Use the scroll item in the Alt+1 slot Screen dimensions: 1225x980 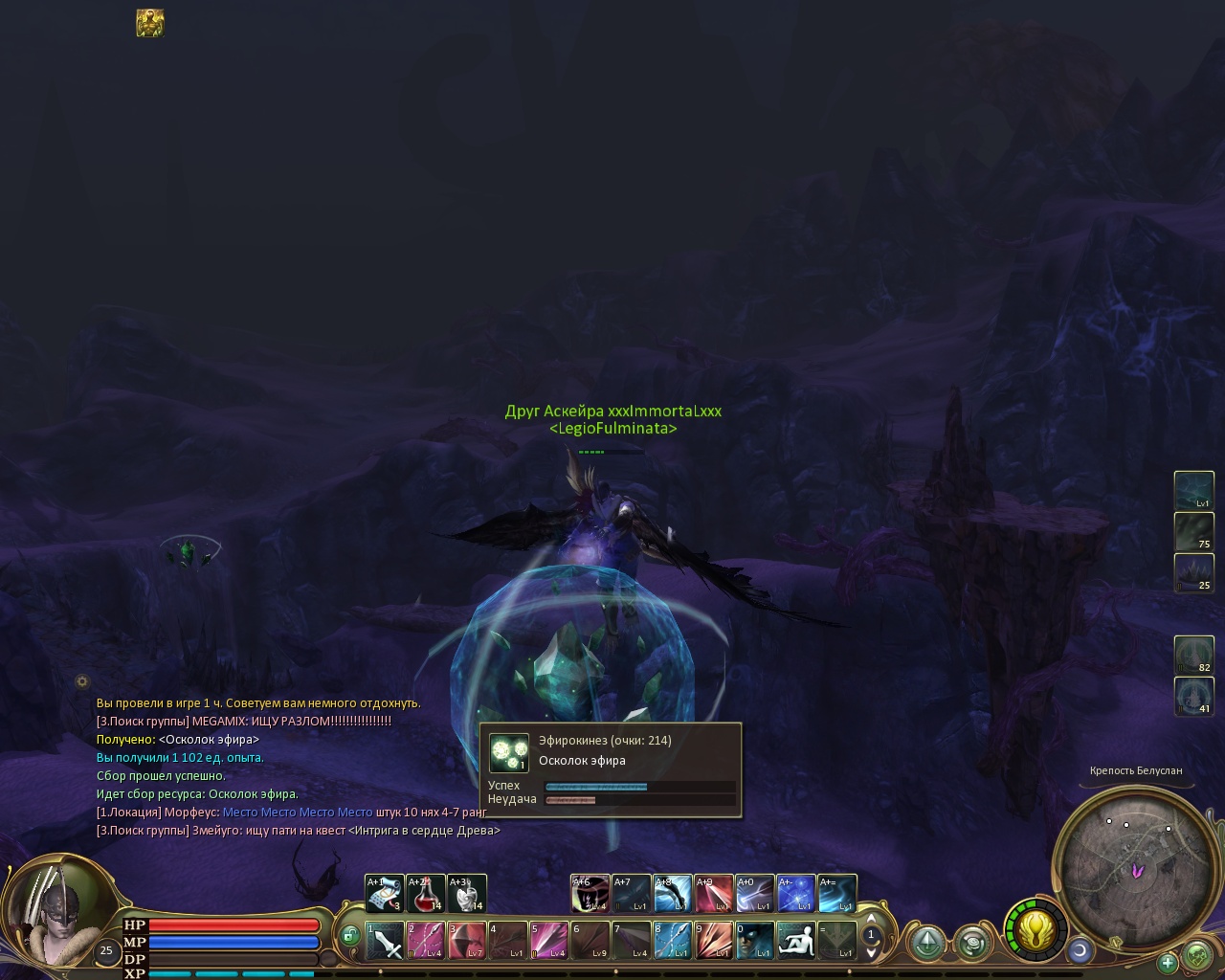(385, 894)
